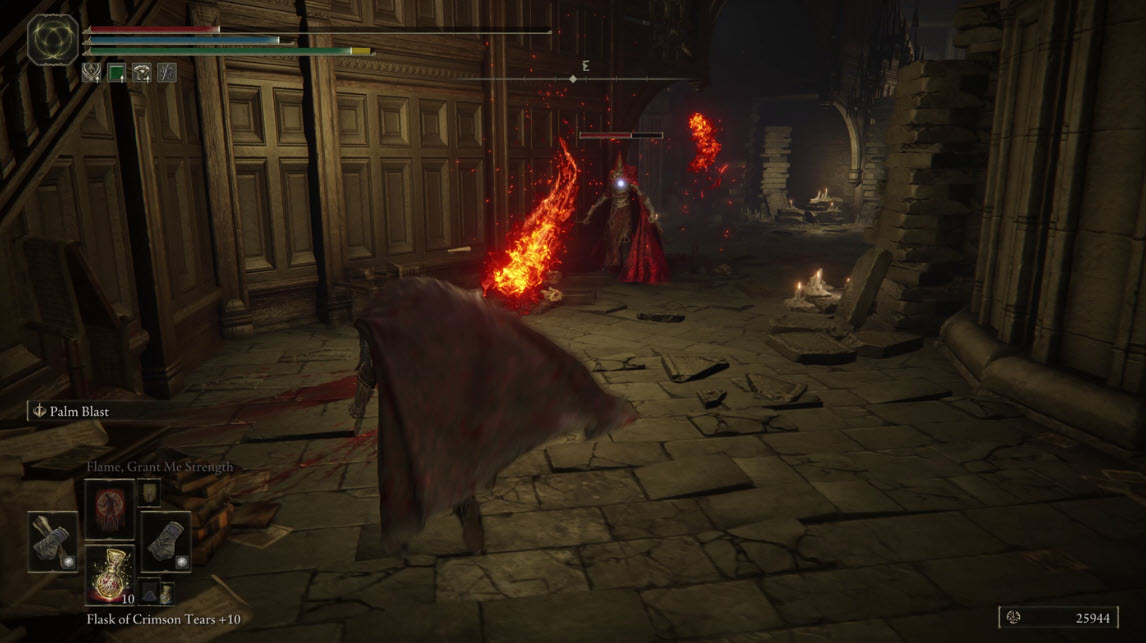Inspect the armor defense buff icon
This screenshot has height=643, width=1146.
[142, 72]
